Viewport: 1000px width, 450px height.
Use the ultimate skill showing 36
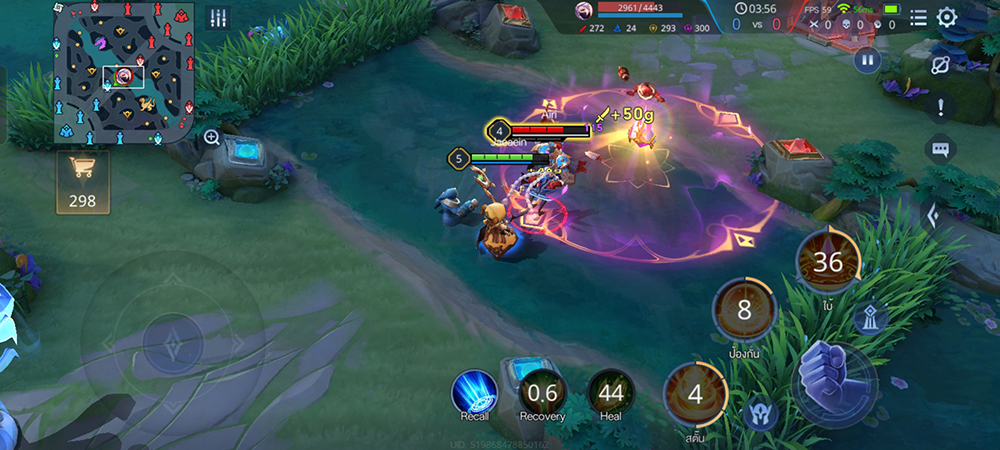[827, 262]
